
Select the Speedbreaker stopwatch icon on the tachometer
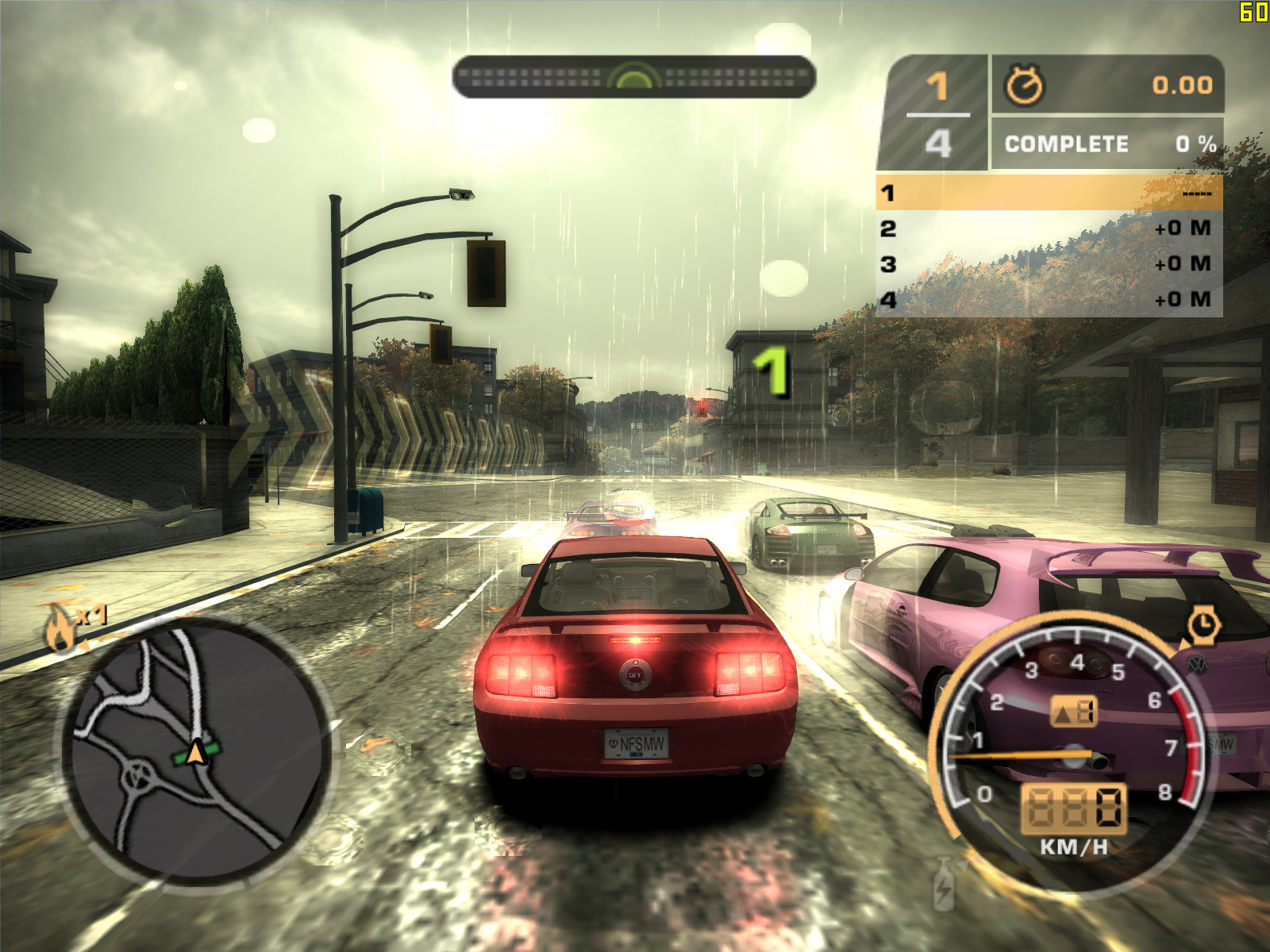tap(1203, 625)
